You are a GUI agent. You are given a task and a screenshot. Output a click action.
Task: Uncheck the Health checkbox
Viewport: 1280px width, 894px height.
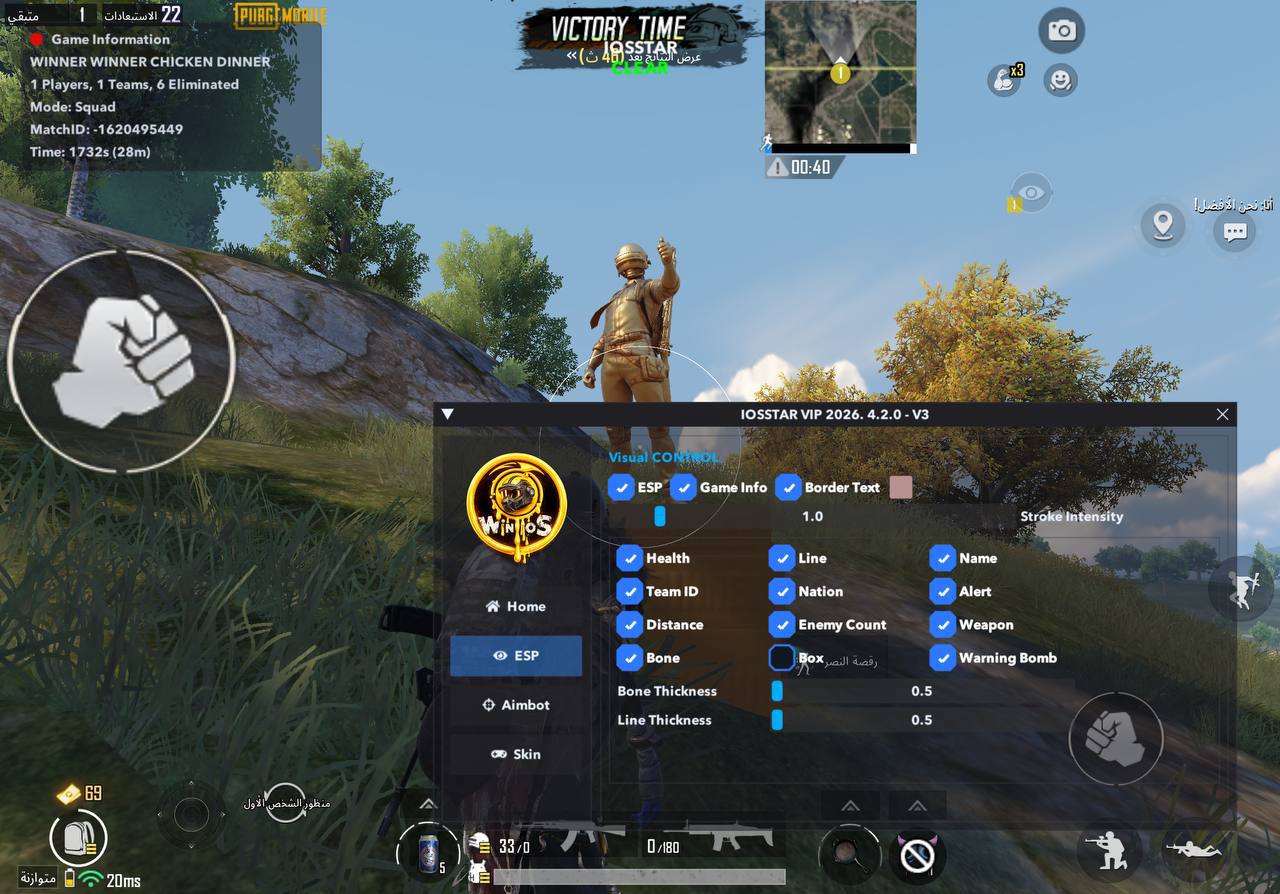629,558
